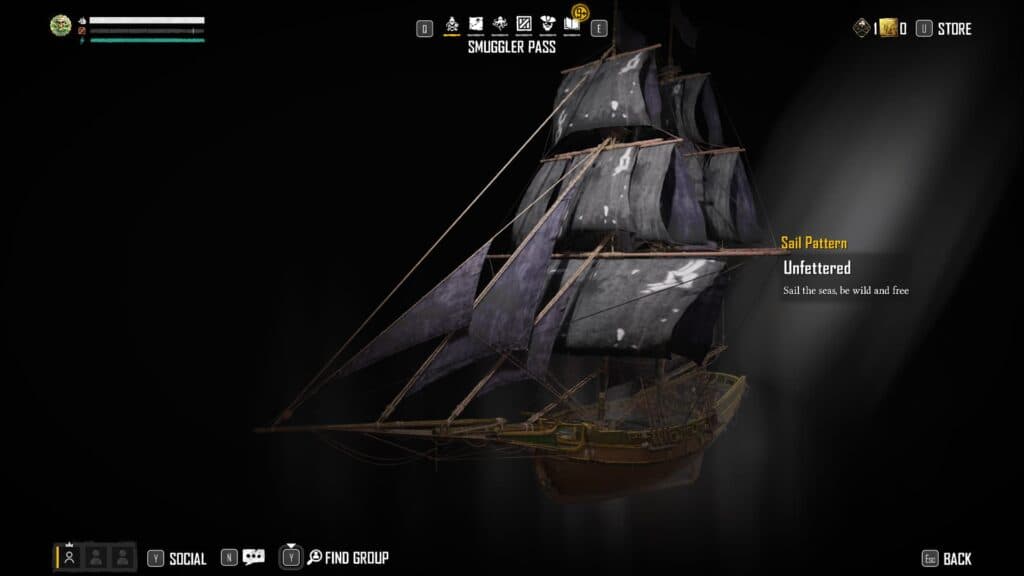Click the gold currency icon
This screenshot has width=1024, height=576.
point(888,29)
